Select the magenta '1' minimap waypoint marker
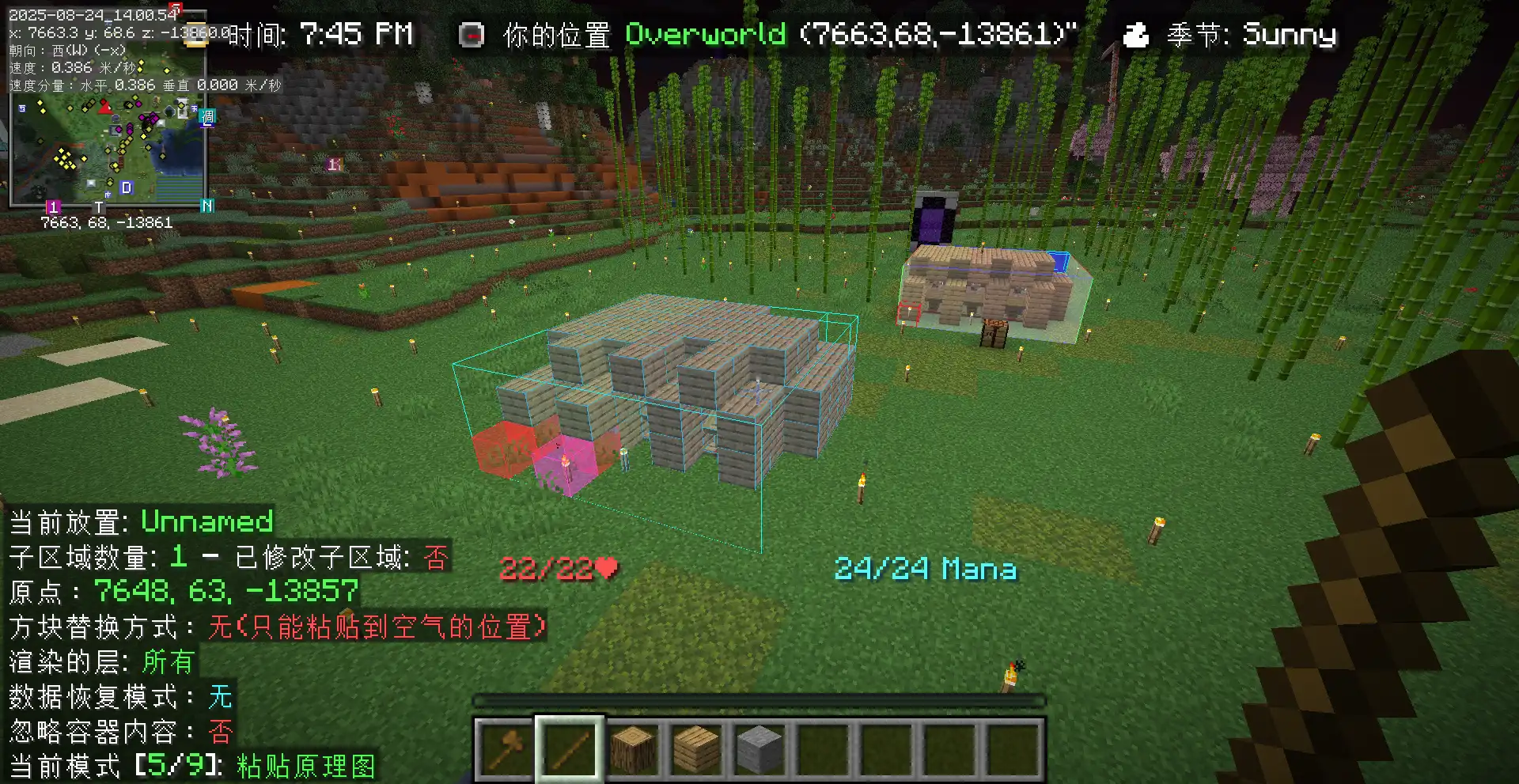1519x784 pixels. pos(53,207)
